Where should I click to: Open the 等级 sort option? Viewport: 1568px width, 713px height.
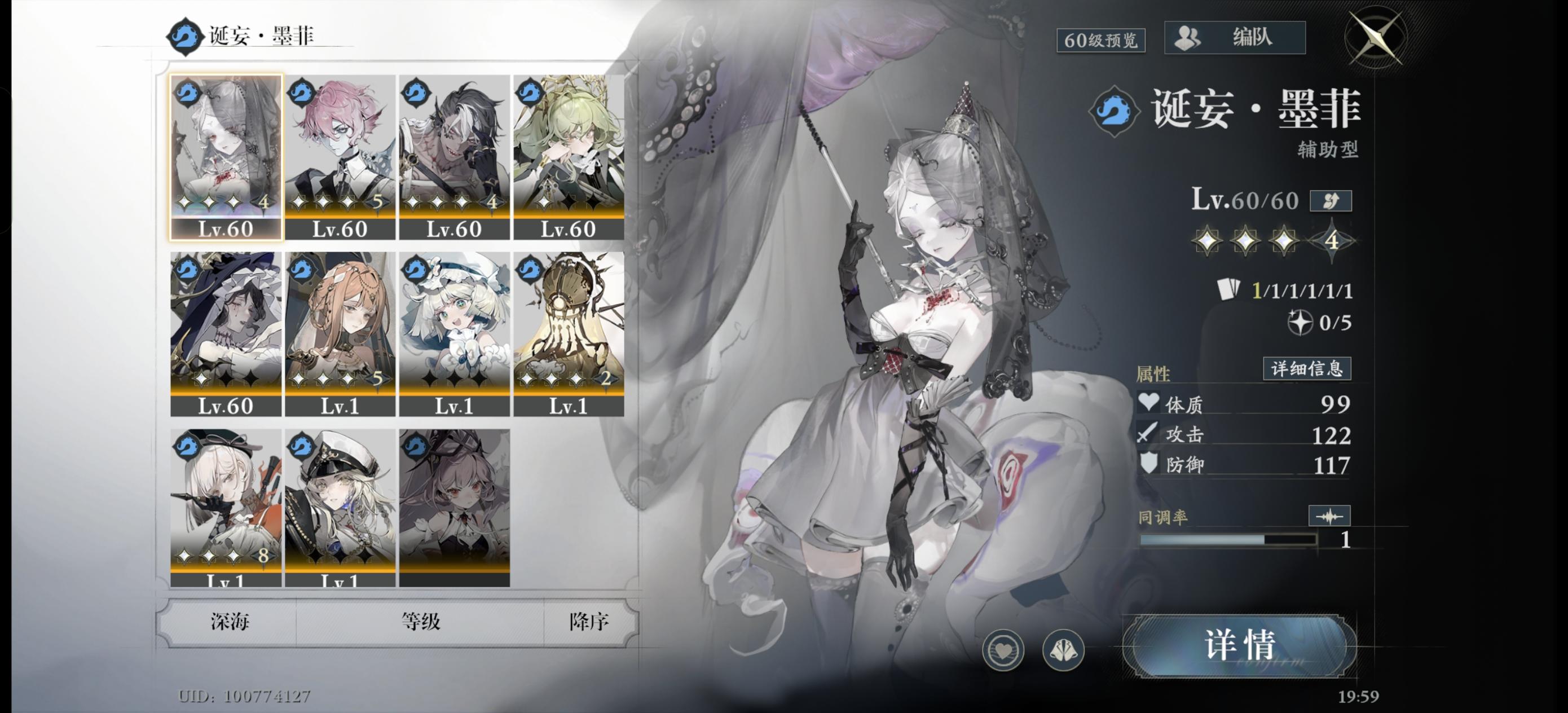point(420,623)
